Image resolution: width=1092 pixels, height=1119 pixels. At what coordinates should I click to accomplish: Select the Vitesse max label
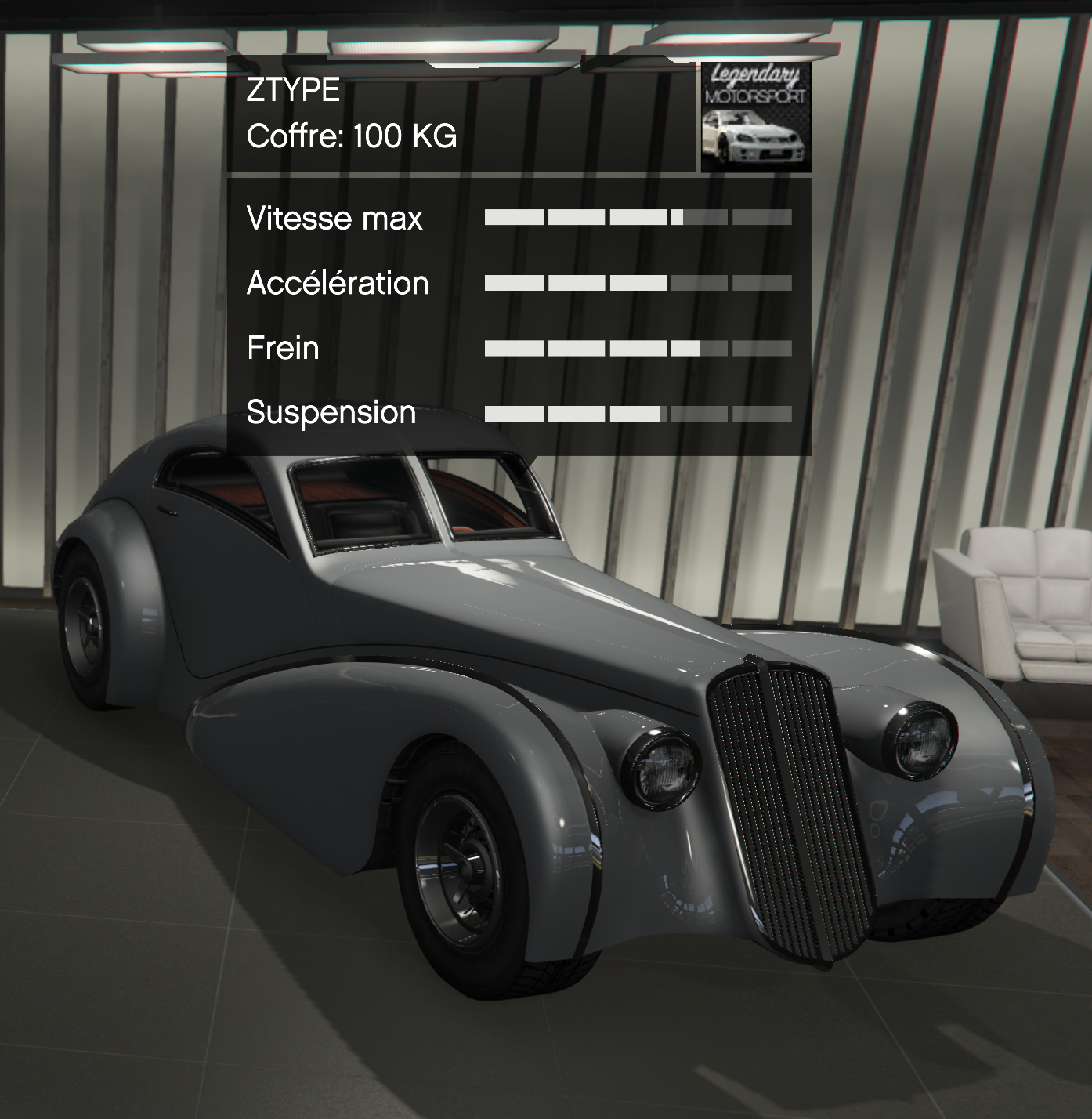[333, 219]
